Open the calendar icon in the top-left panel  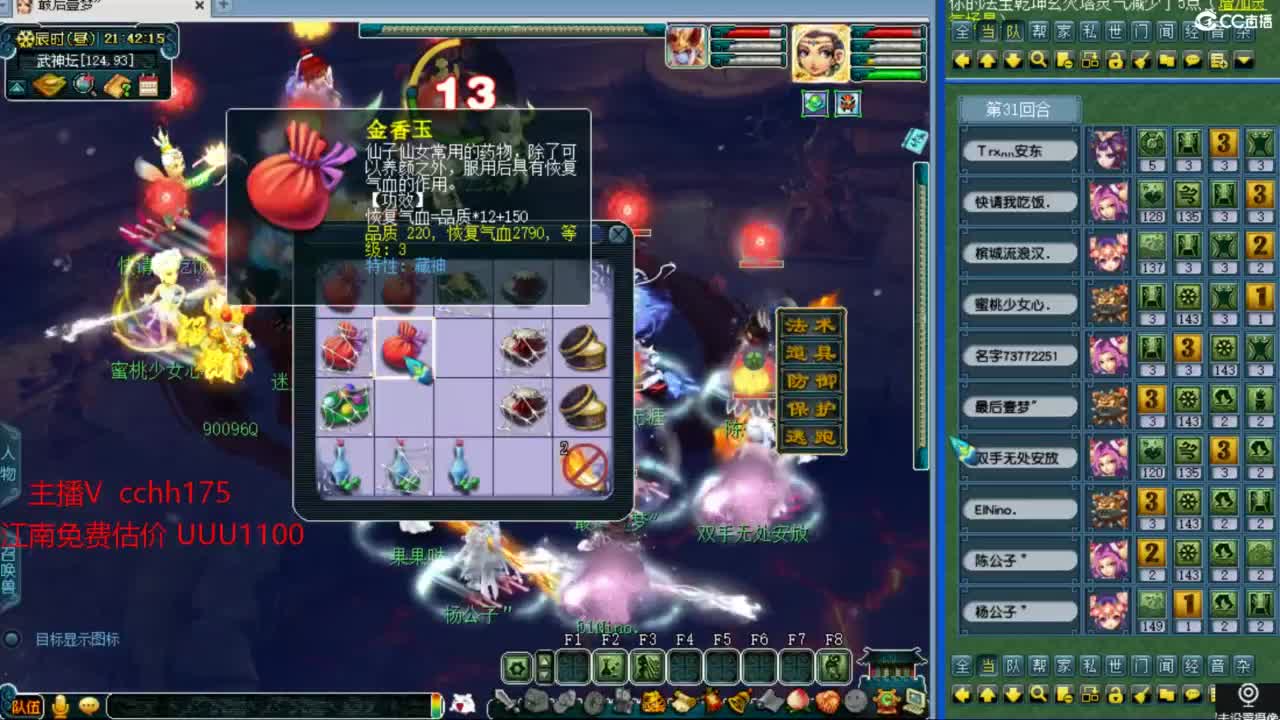[149, 84]
